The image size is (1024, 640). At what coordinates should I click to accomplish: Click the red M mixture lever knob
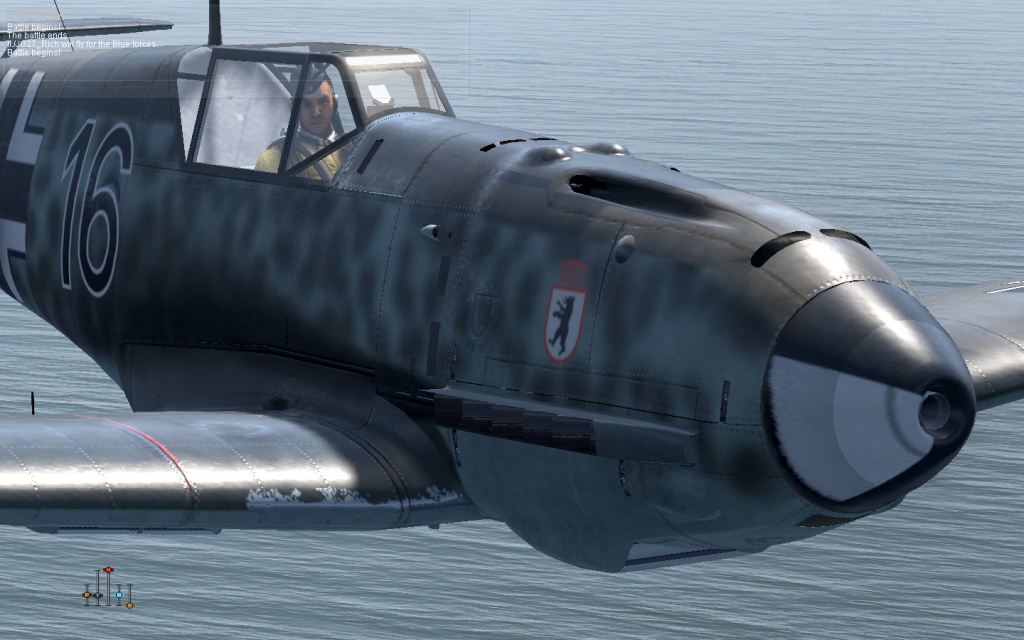point(108,570)
